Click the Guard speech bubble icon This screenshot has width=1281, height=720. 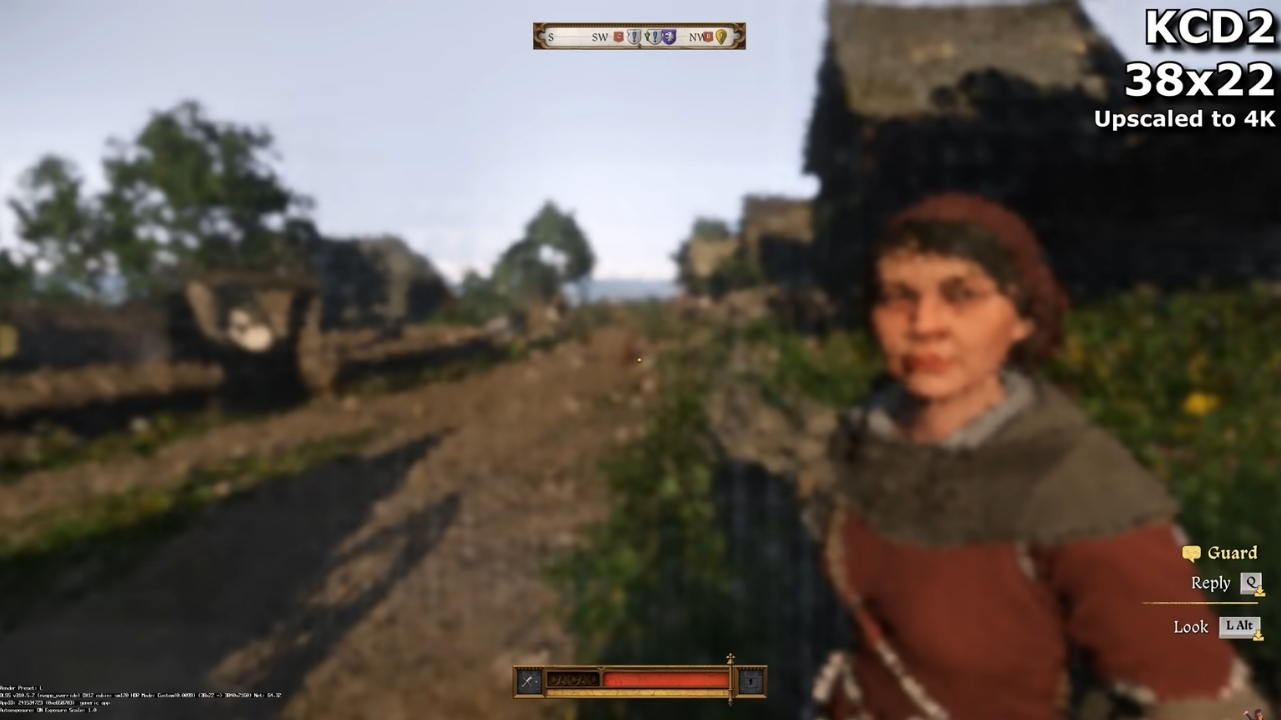click(x=1191, y=553)
